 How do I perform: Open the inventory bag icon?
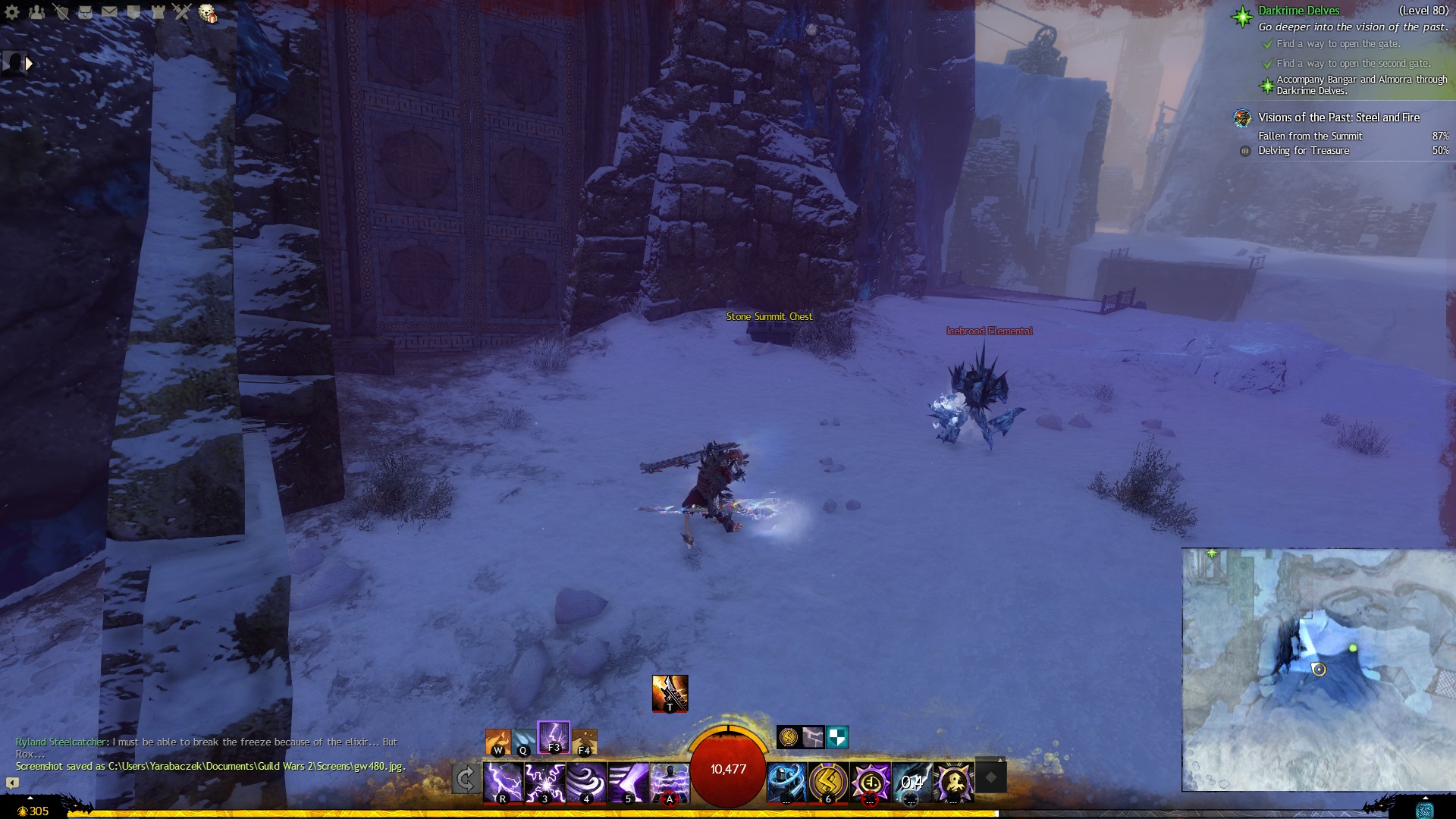(x=85, y=11)
